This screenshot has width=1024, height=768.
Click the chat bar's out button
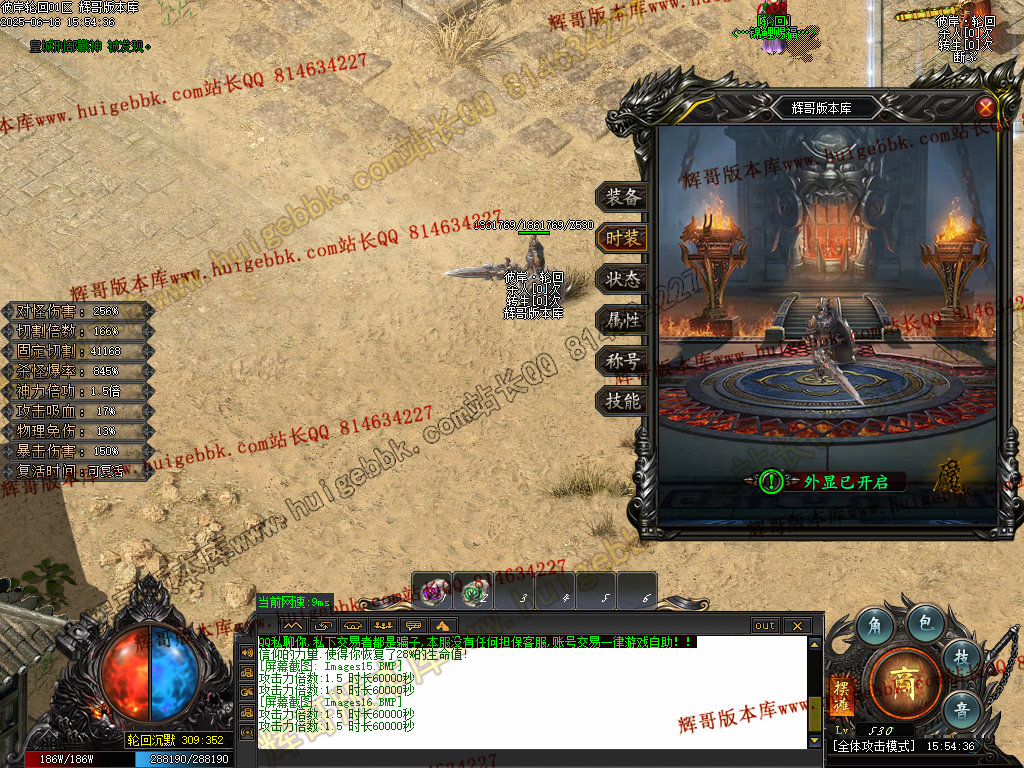tap(765, 625)
